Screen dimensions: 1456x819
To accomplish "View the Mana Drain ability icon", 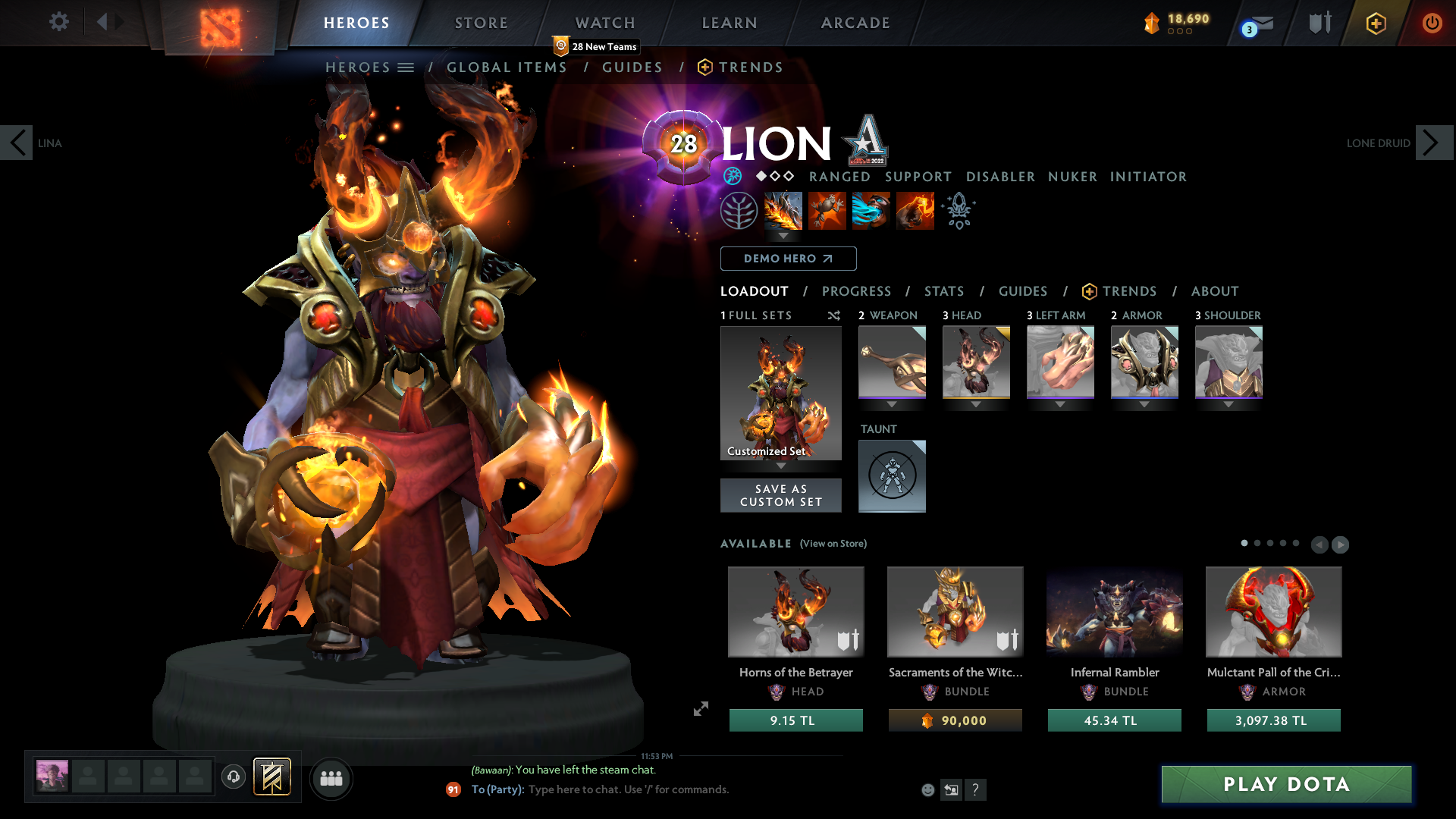I will coord(871,211).
